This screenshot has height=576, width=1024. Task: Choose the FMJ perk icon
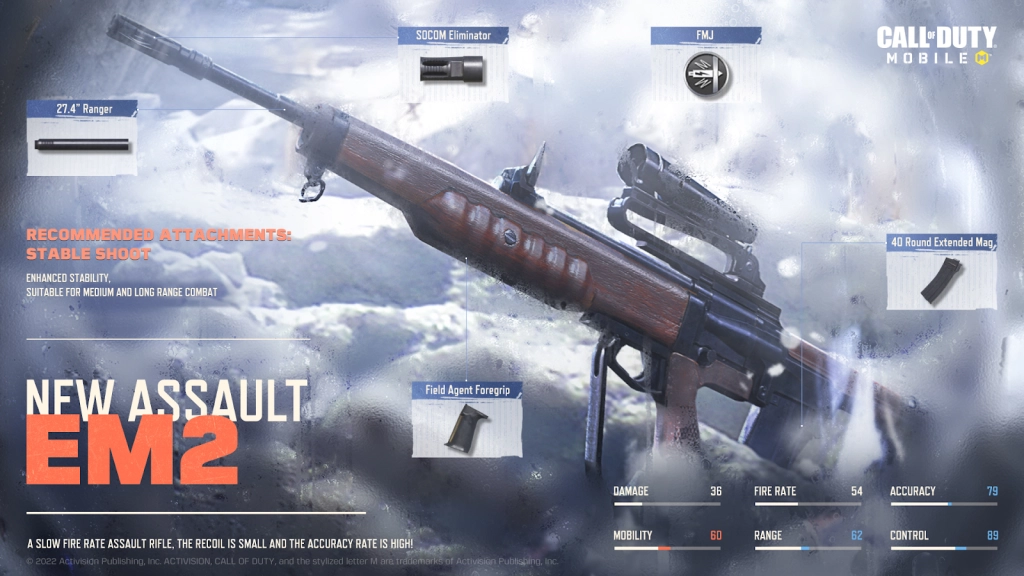pyautogui.click(x=706, y=72)
